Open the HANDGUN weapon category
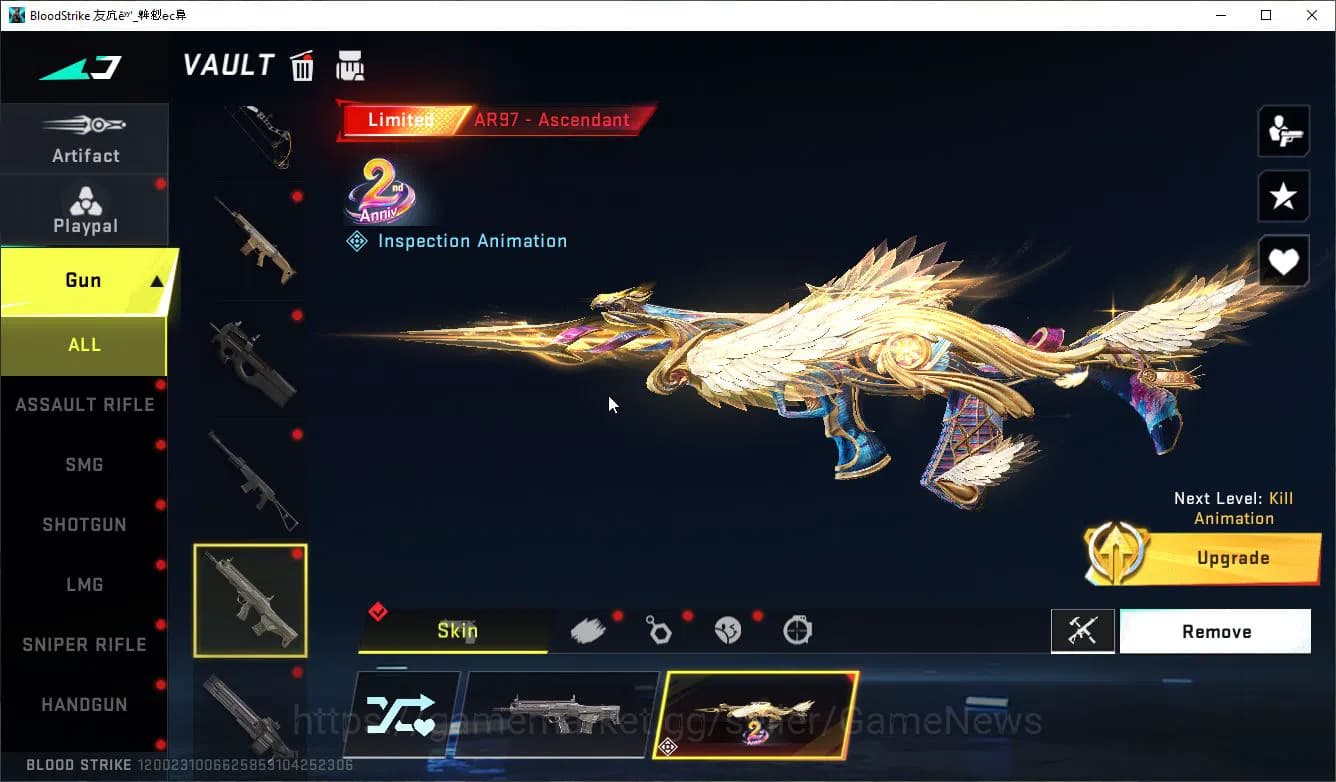This screenshot has height=782, width=1336. click(x=84, y=704)
